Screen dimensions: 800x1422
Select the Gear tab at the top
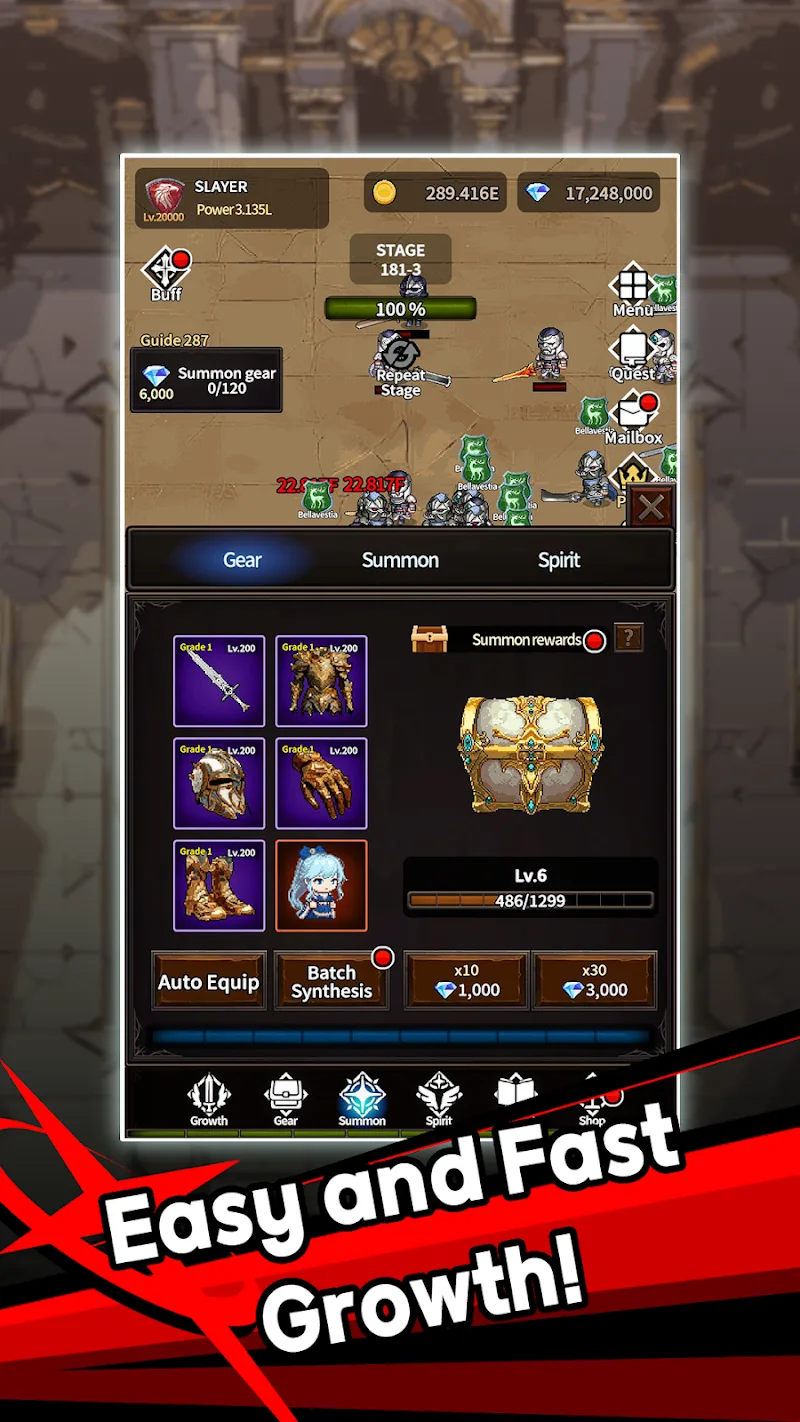[x=242, y=560]
